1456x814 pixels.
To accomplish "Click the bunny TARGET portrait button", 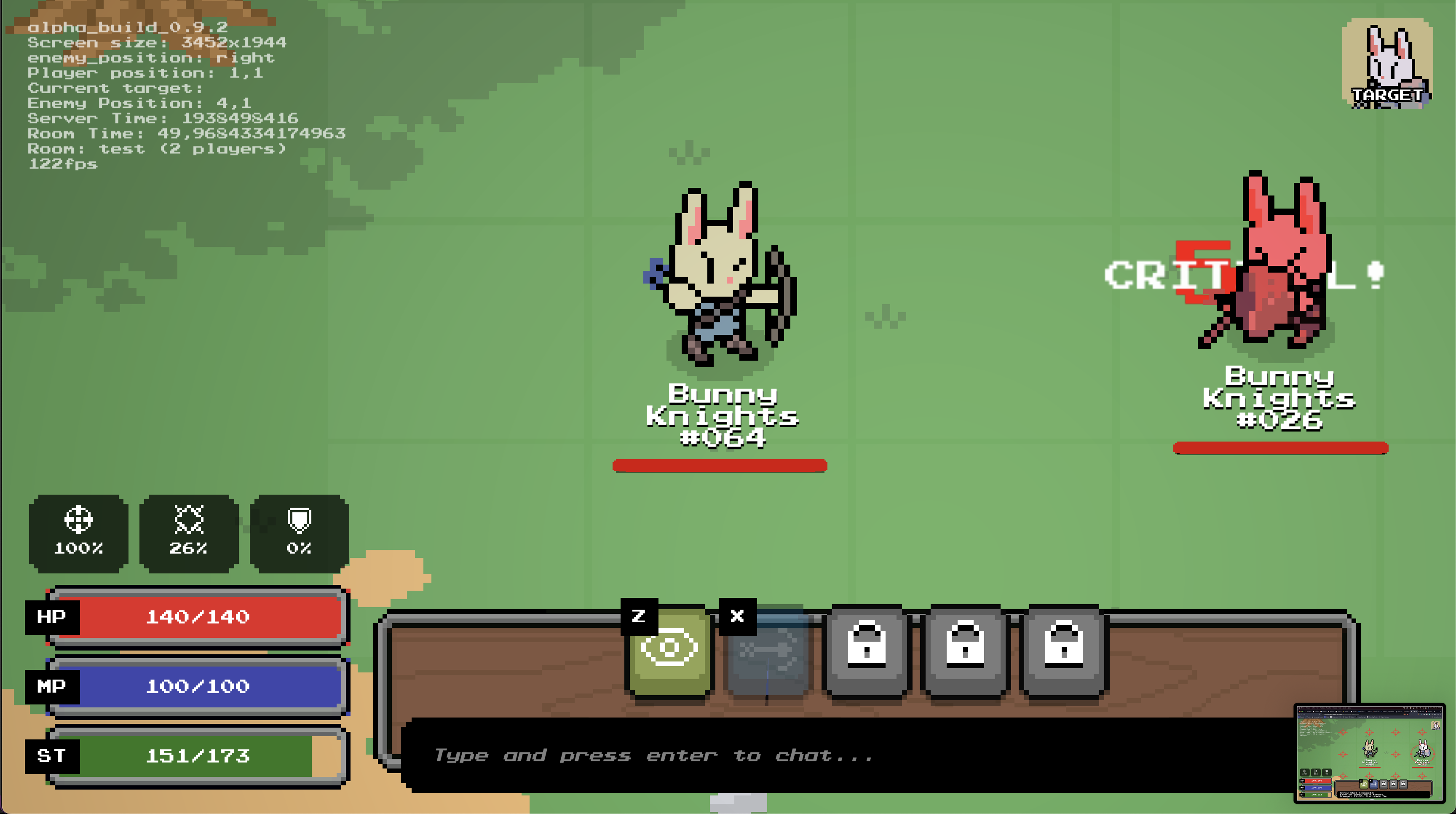I will coord(1387,63).
